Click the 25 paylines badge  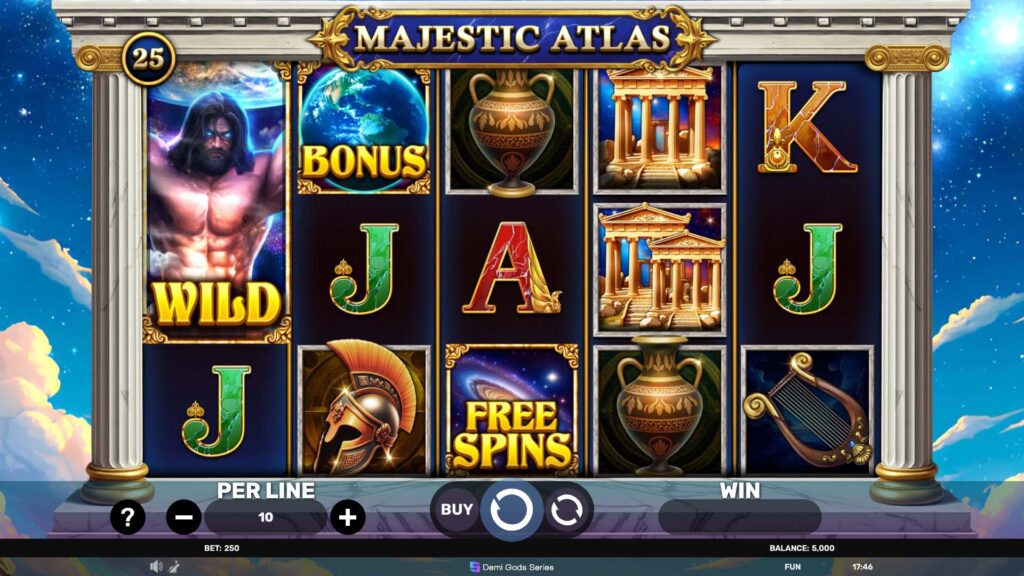pos(148,58)
